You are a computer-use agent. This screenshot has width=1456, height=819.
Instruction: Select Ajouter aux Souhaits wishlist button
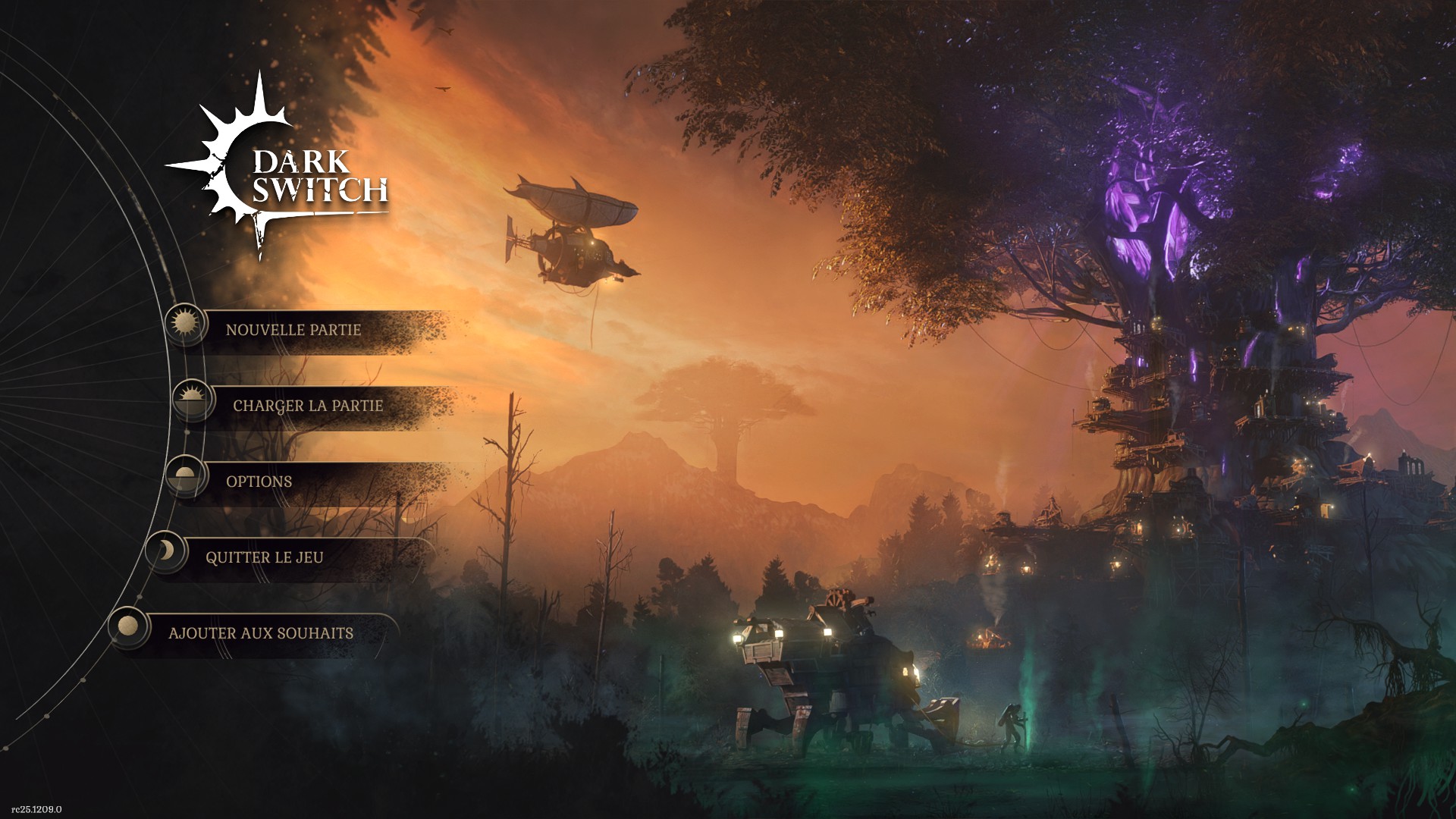coord(260,633)
